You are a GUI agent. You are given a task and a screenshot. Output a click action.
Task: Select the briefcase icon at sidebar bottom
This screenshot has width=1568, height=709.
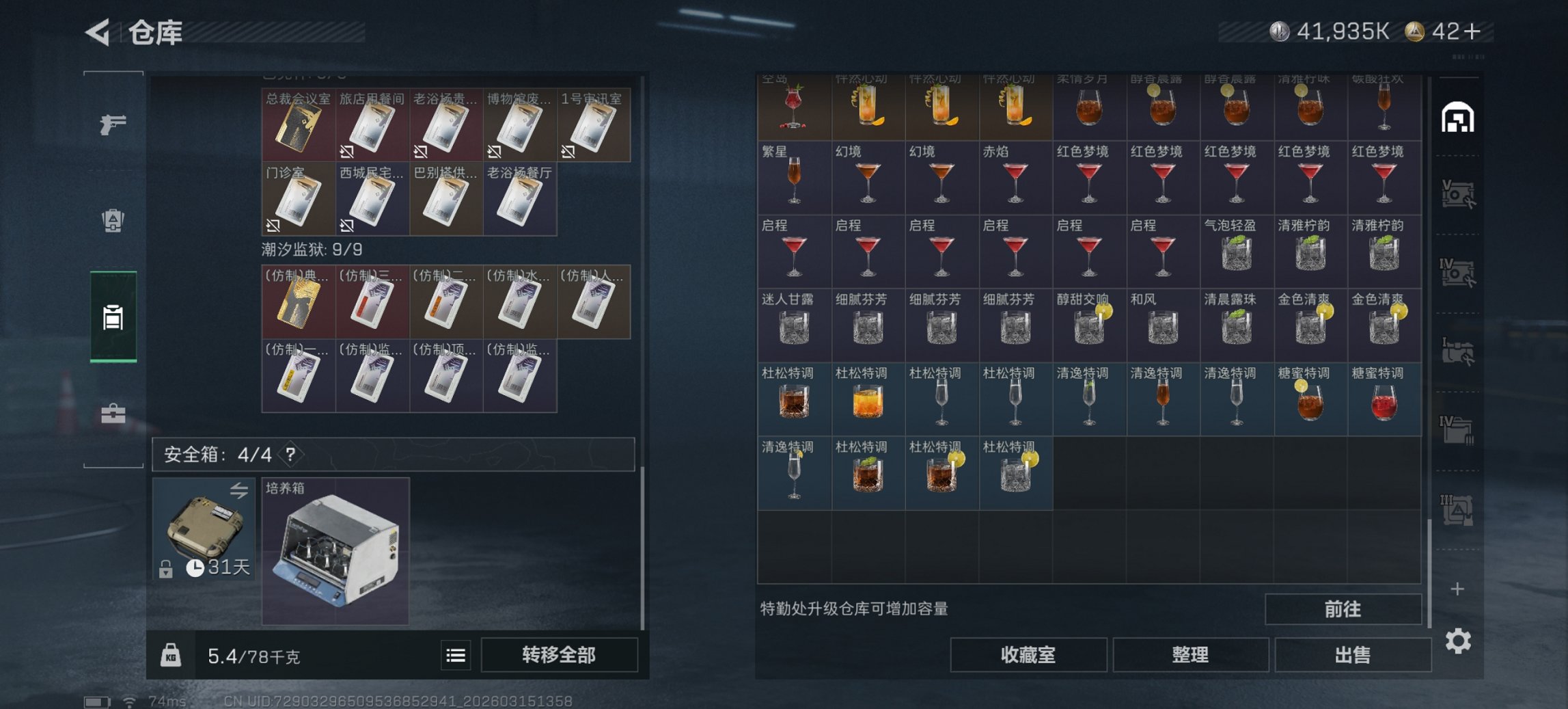115,413
